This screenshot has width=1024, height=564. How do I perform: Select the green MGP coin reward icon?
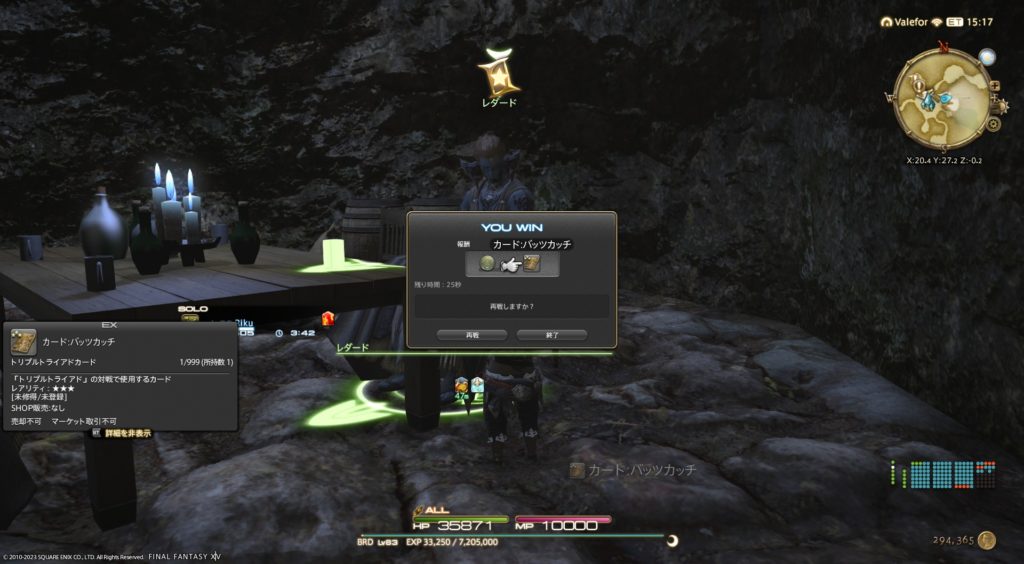point(488,264)
